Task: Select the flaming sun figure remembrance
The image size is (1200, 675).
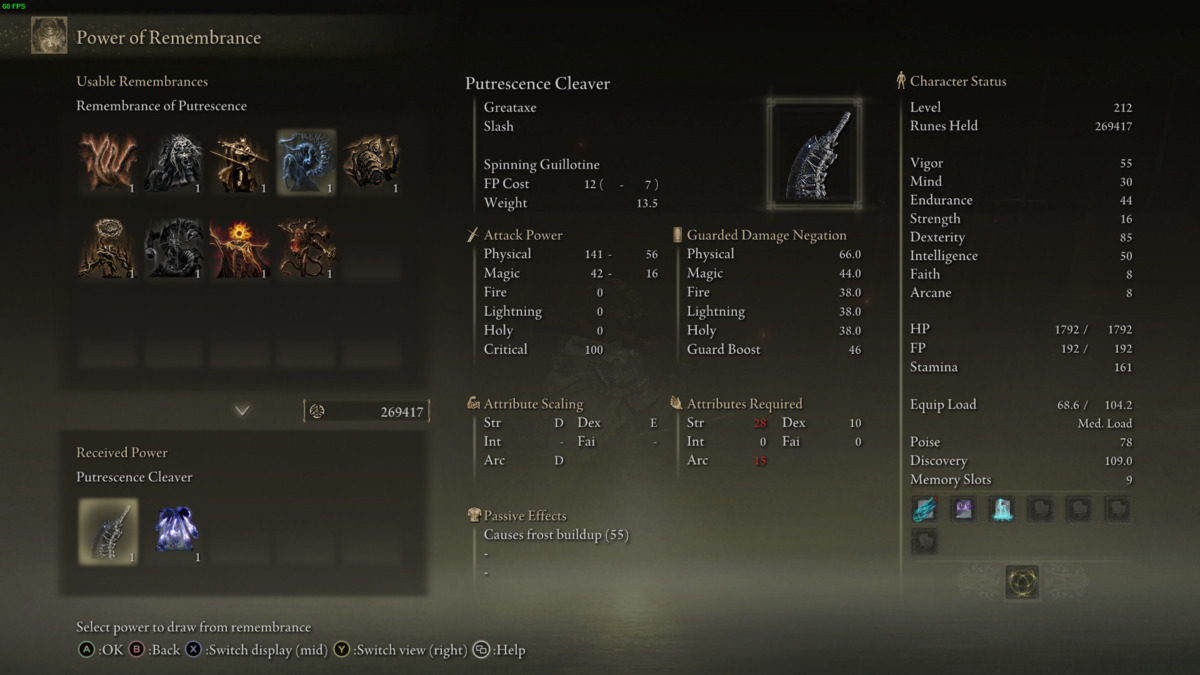Action: pos(240,247)
